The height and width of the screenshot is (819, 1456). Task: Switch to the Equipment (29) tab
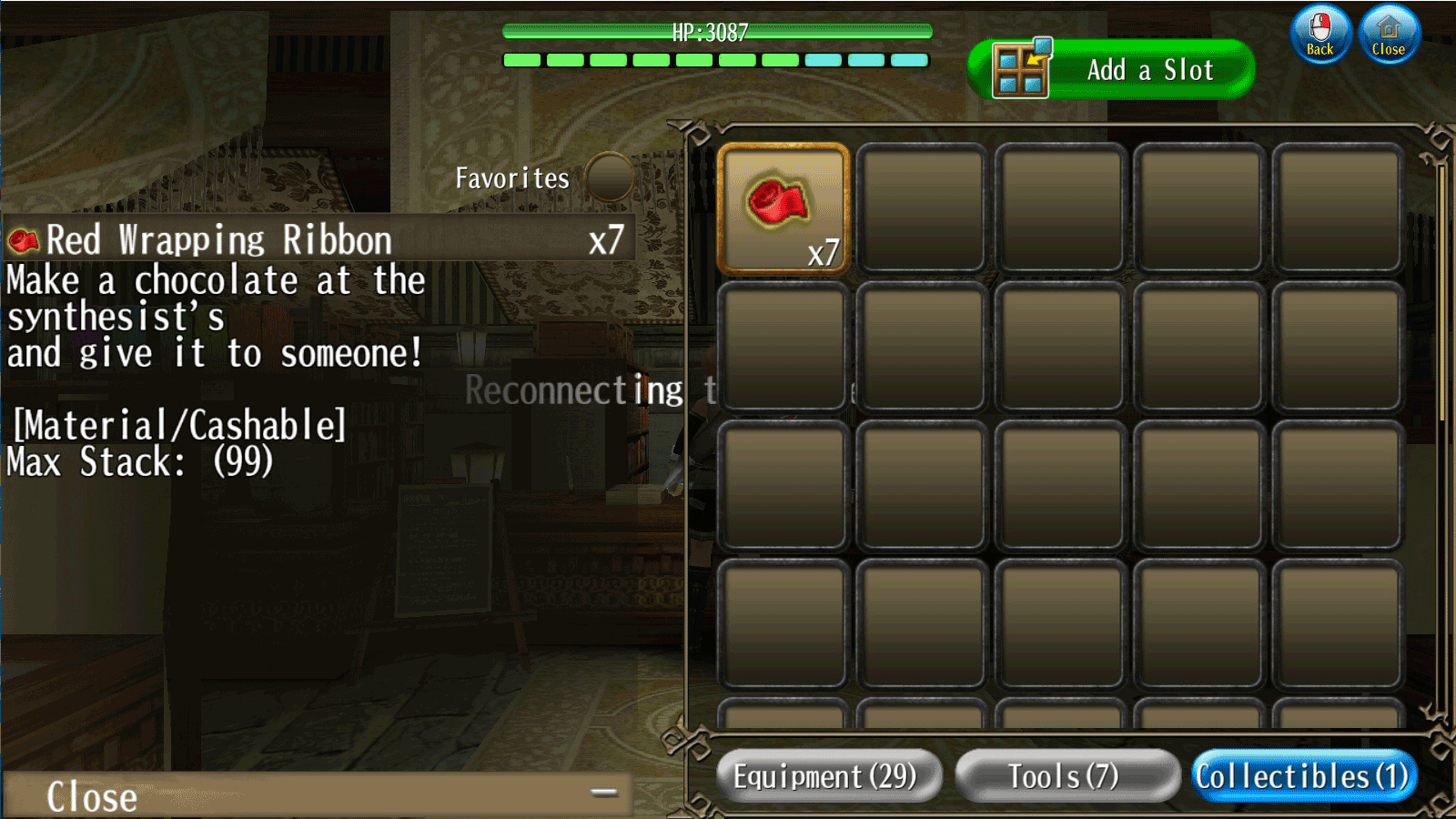[828, 776]
